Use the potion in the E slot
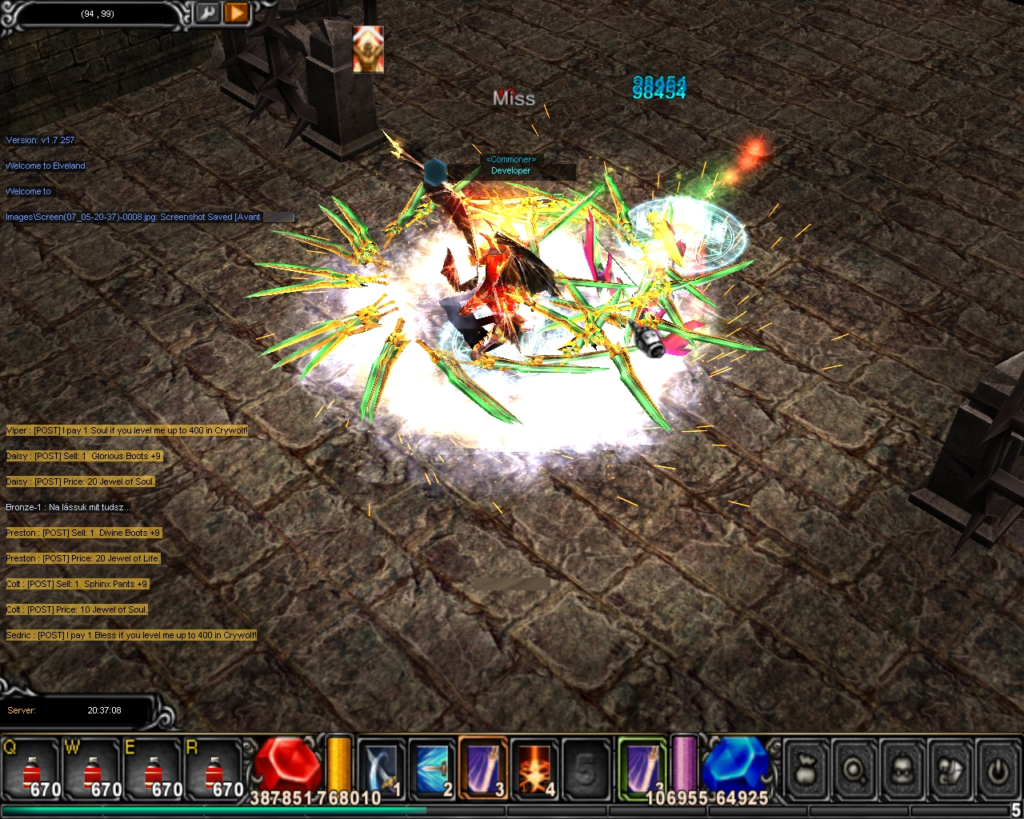The height and width of the screenshot is (819, 1024). (x=152, y=769)
